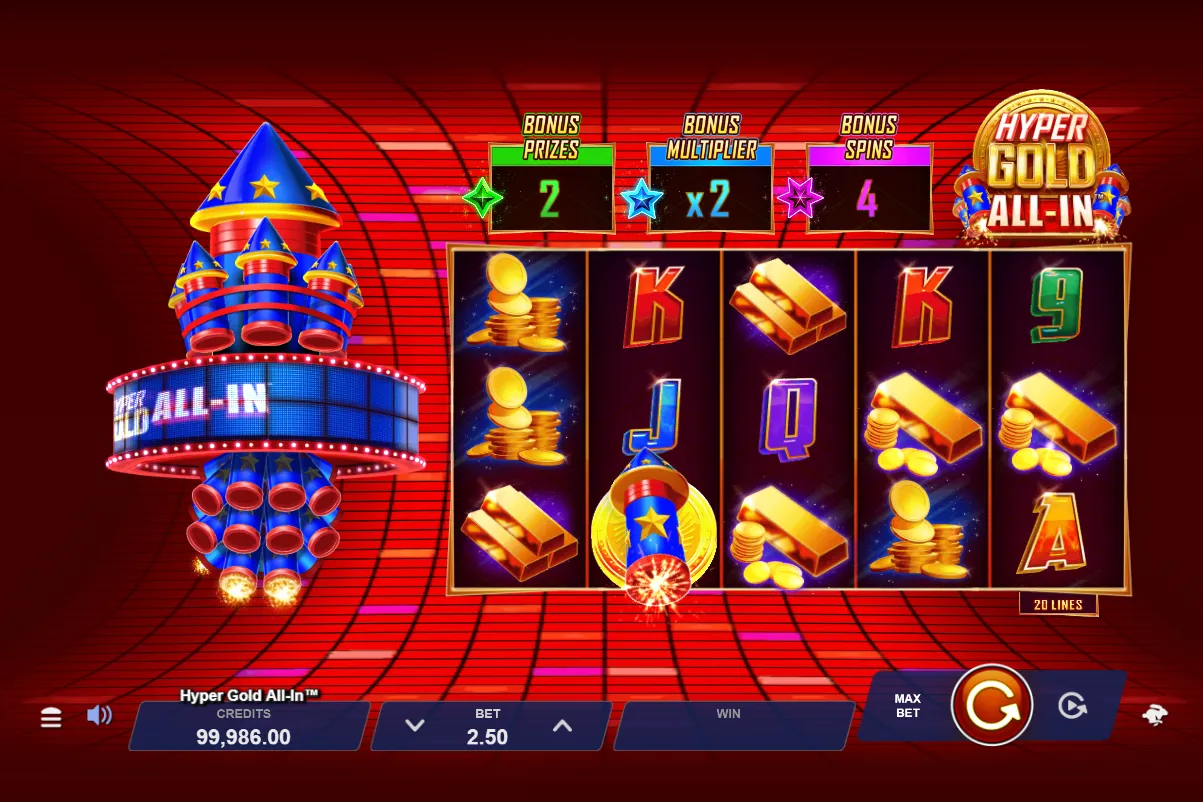
Task: Increase the bet amount
Action: 563,726
